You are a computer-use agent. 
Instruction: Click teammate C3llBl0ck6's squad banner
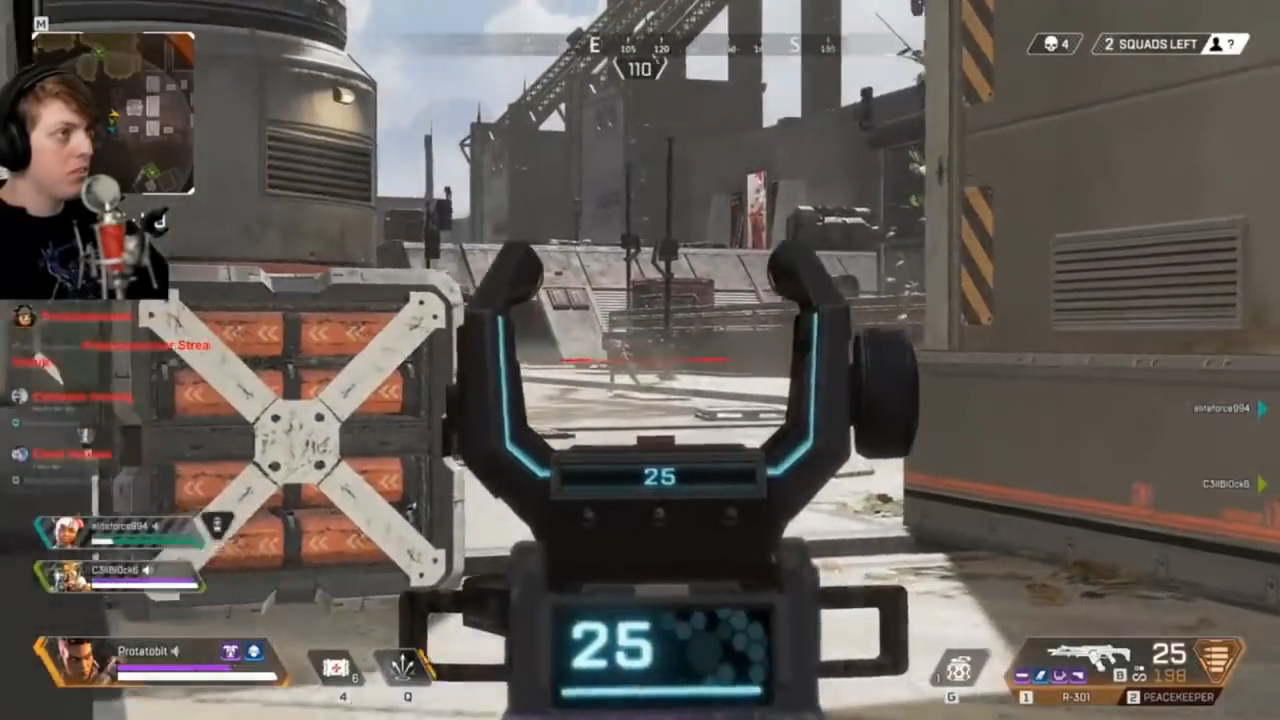118,576
